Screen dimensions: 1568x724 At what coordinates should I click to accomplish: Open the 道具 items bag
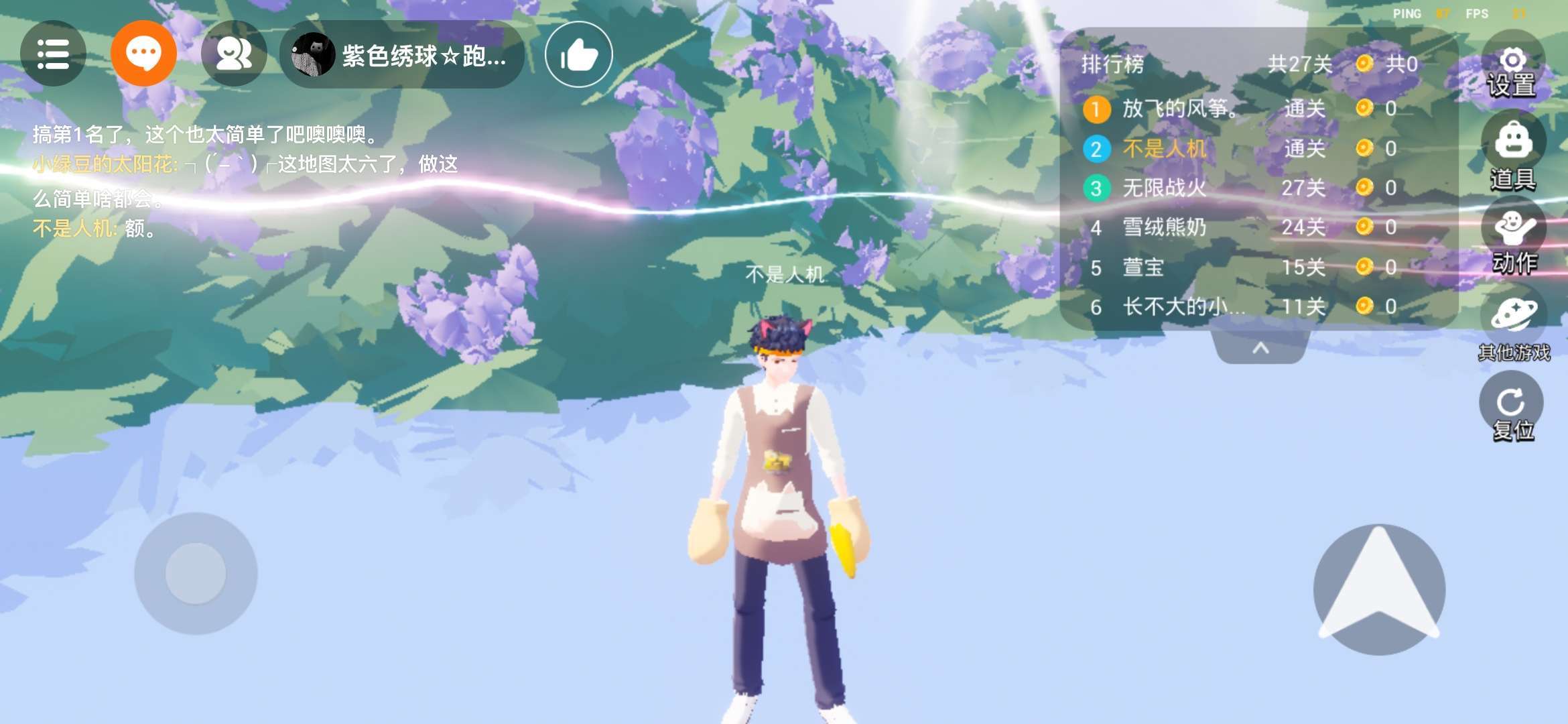[1513, 156]
